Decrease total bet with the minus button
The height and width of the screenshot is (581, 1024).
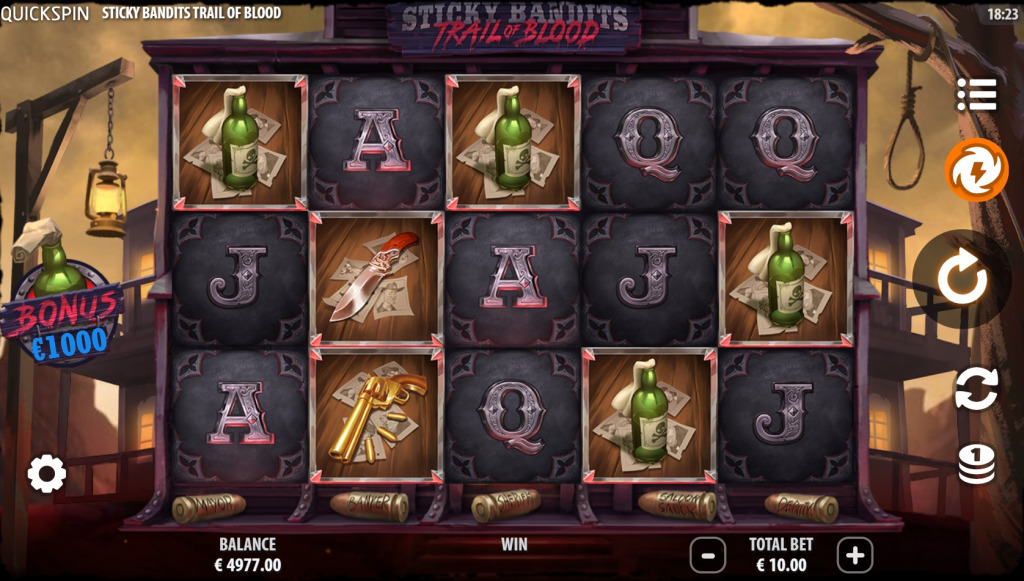point(708,553)
